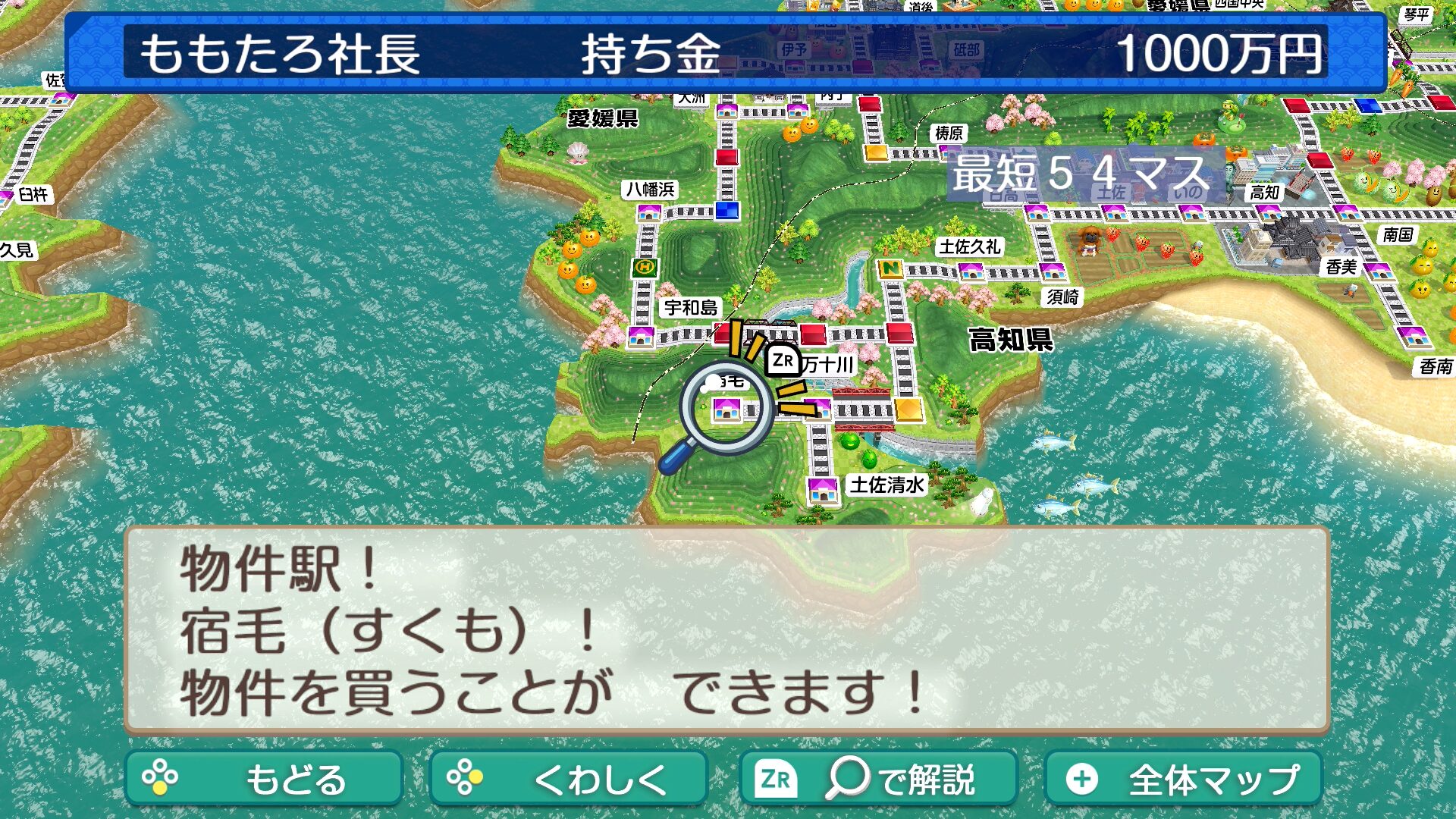Choose the 八幡浜 station tile
Viewport: 1456px width, 819px height.
[x=648, y=212]
